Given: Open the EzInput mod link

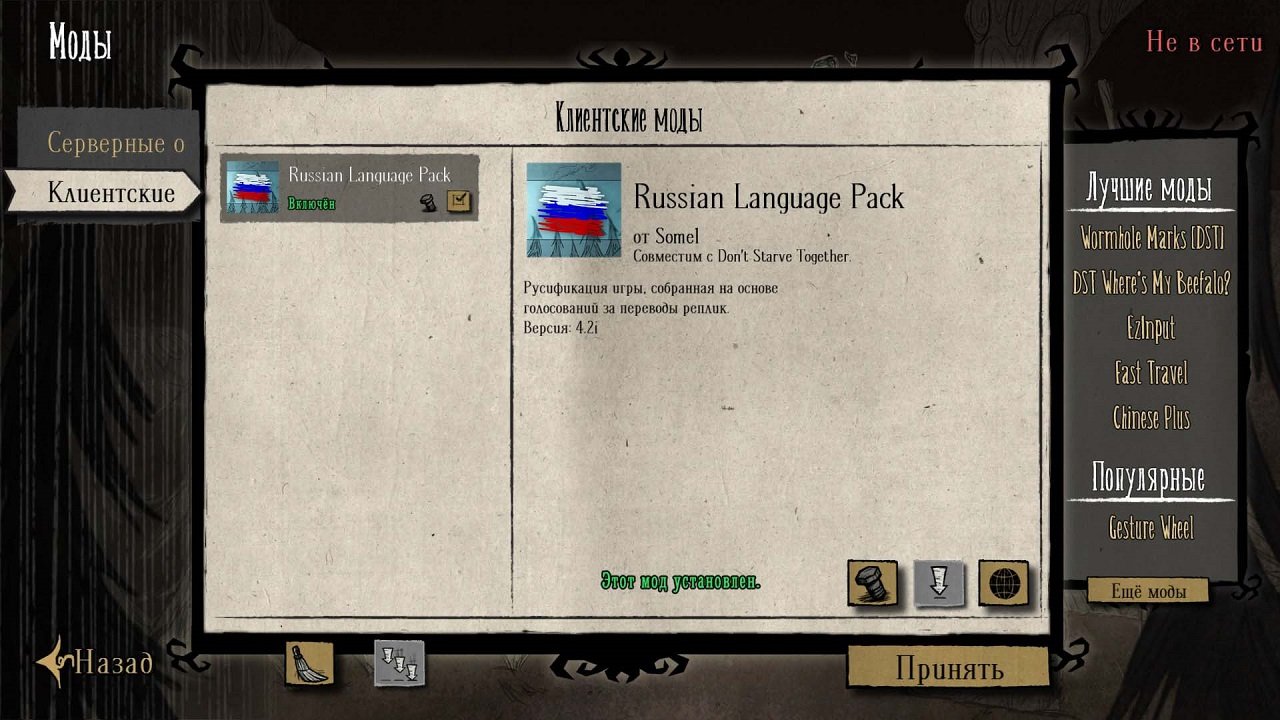Looking at the screenshot, I should click(1151, 328).
